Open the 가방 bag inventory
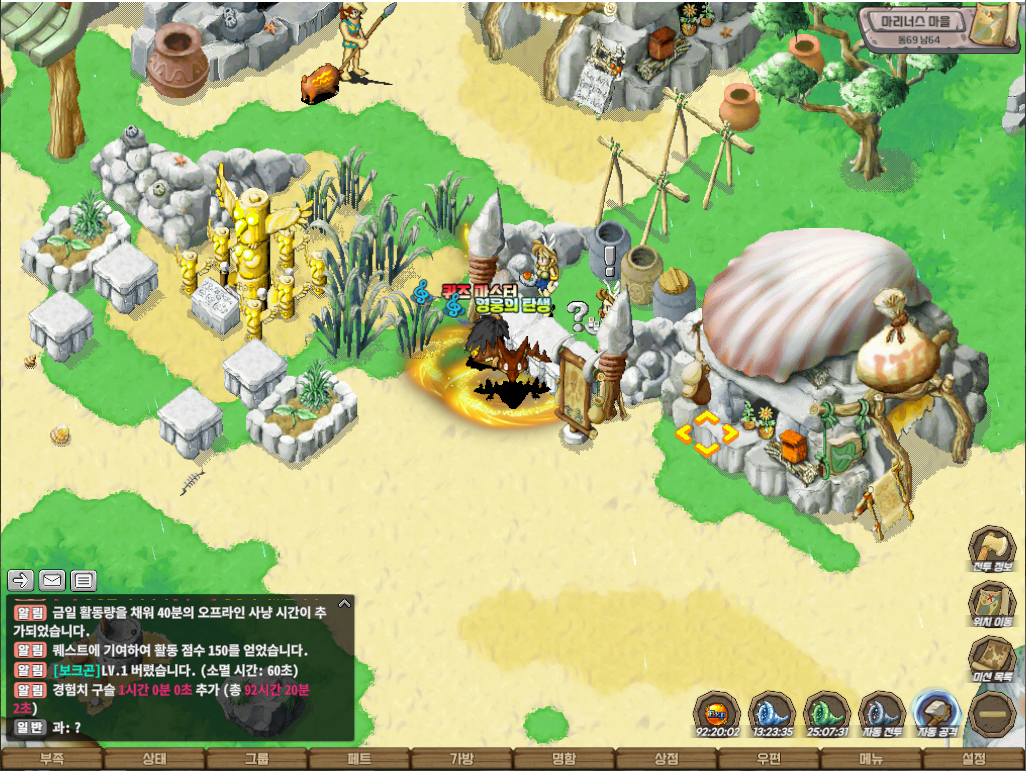This screenshot has height=771, width=1026. 461,759
